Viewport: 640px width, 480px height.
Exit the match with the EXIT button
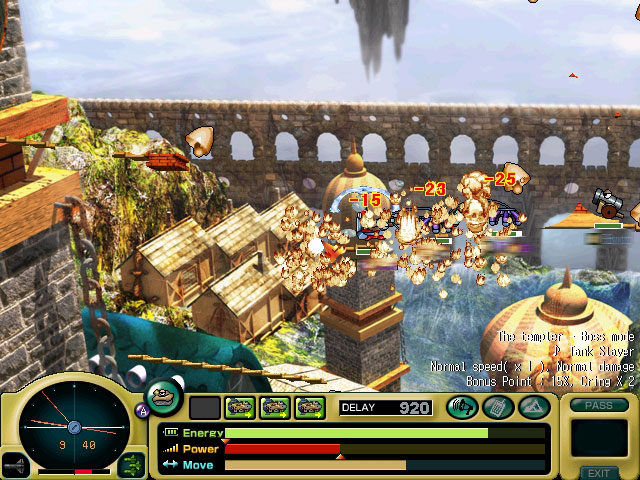click(x=598, y=473)
